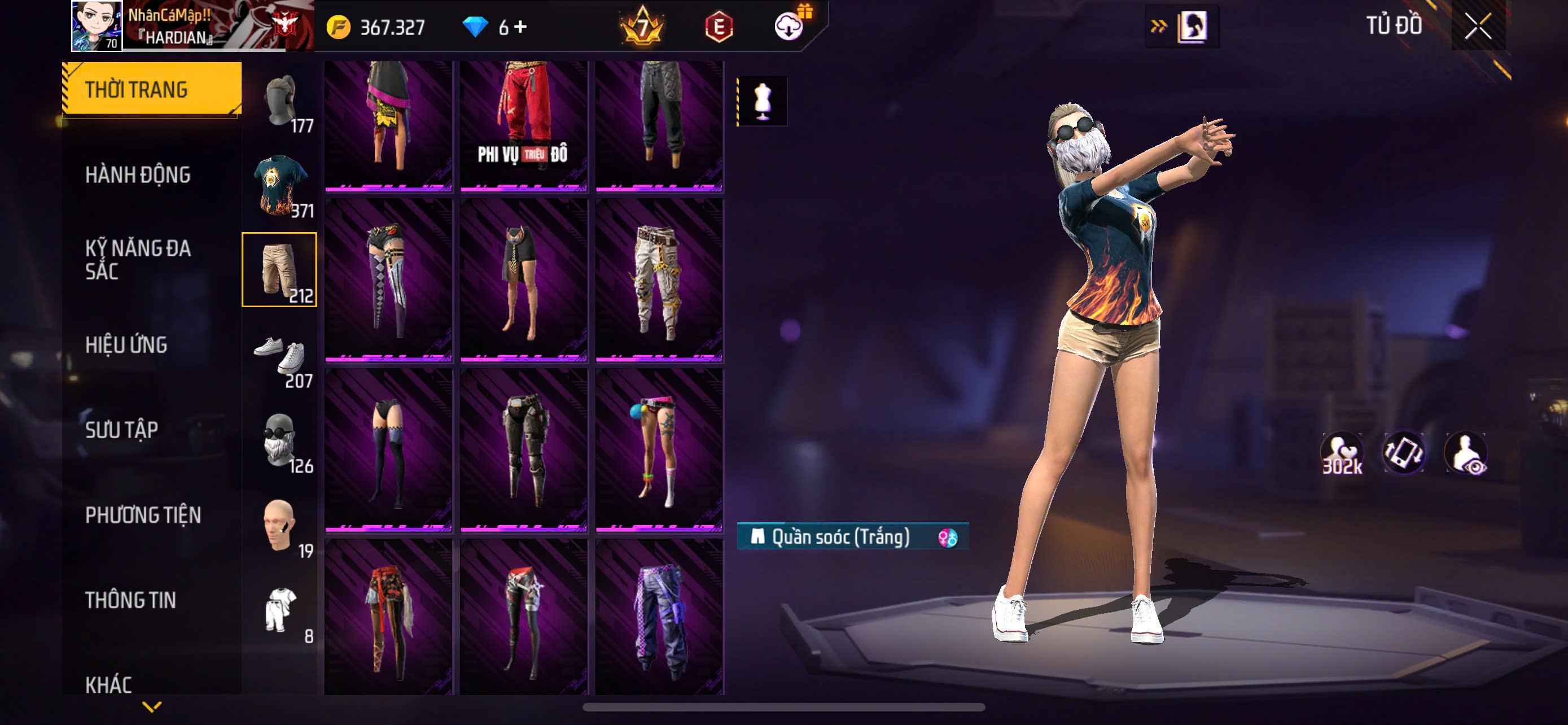Equip the red Phi Vụ Triệu Đô pants

pos(523,125)
